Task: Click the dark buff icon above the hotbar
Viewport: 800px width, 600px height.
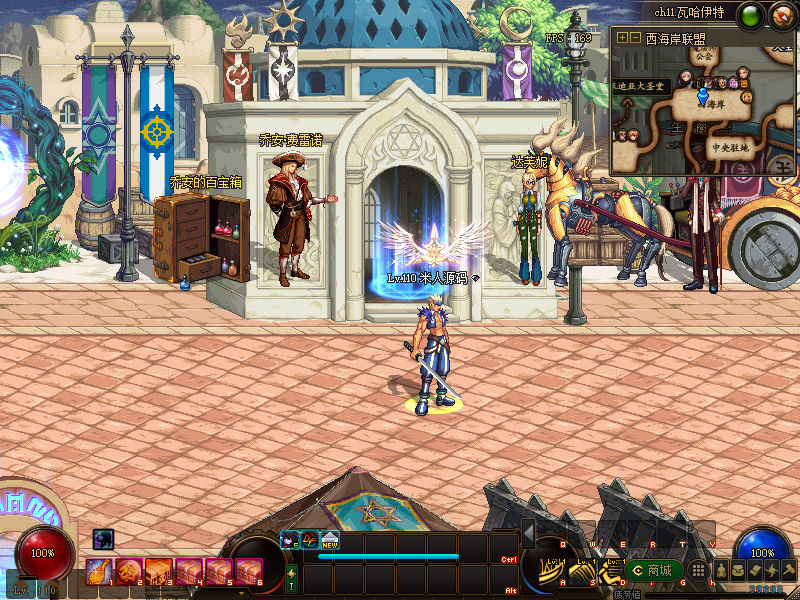Action: (104, 539)
